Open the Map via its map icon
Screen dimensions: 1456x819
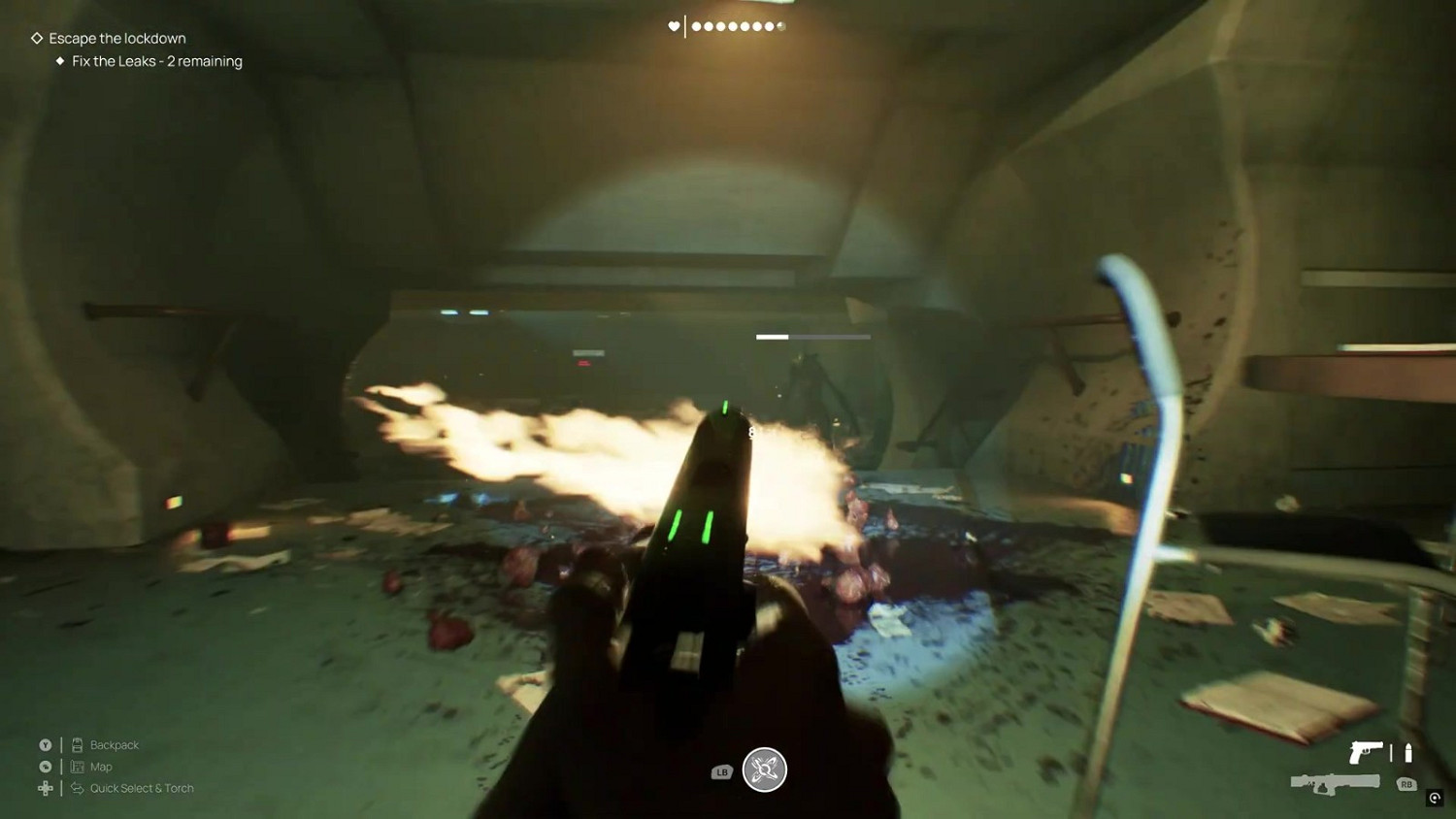77,767
